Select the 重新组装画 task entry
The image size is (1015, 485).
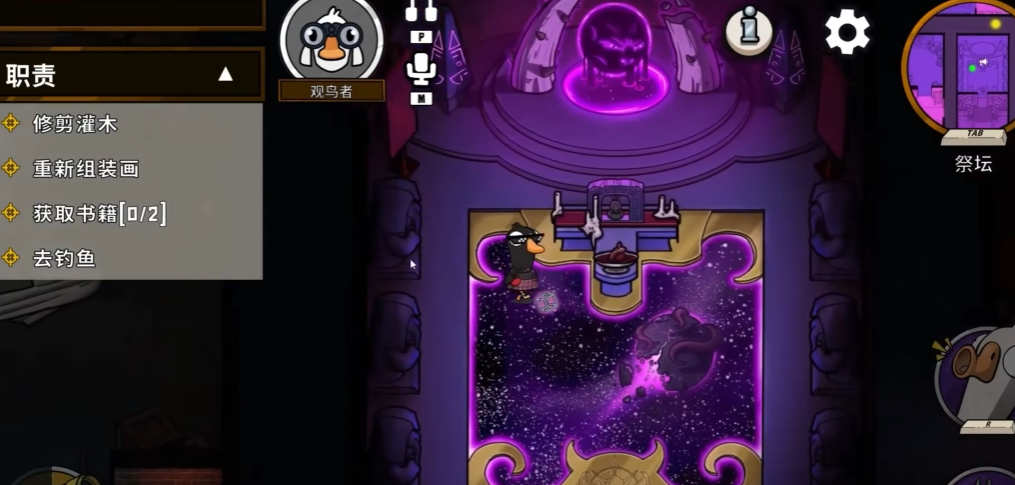(86, 168)
